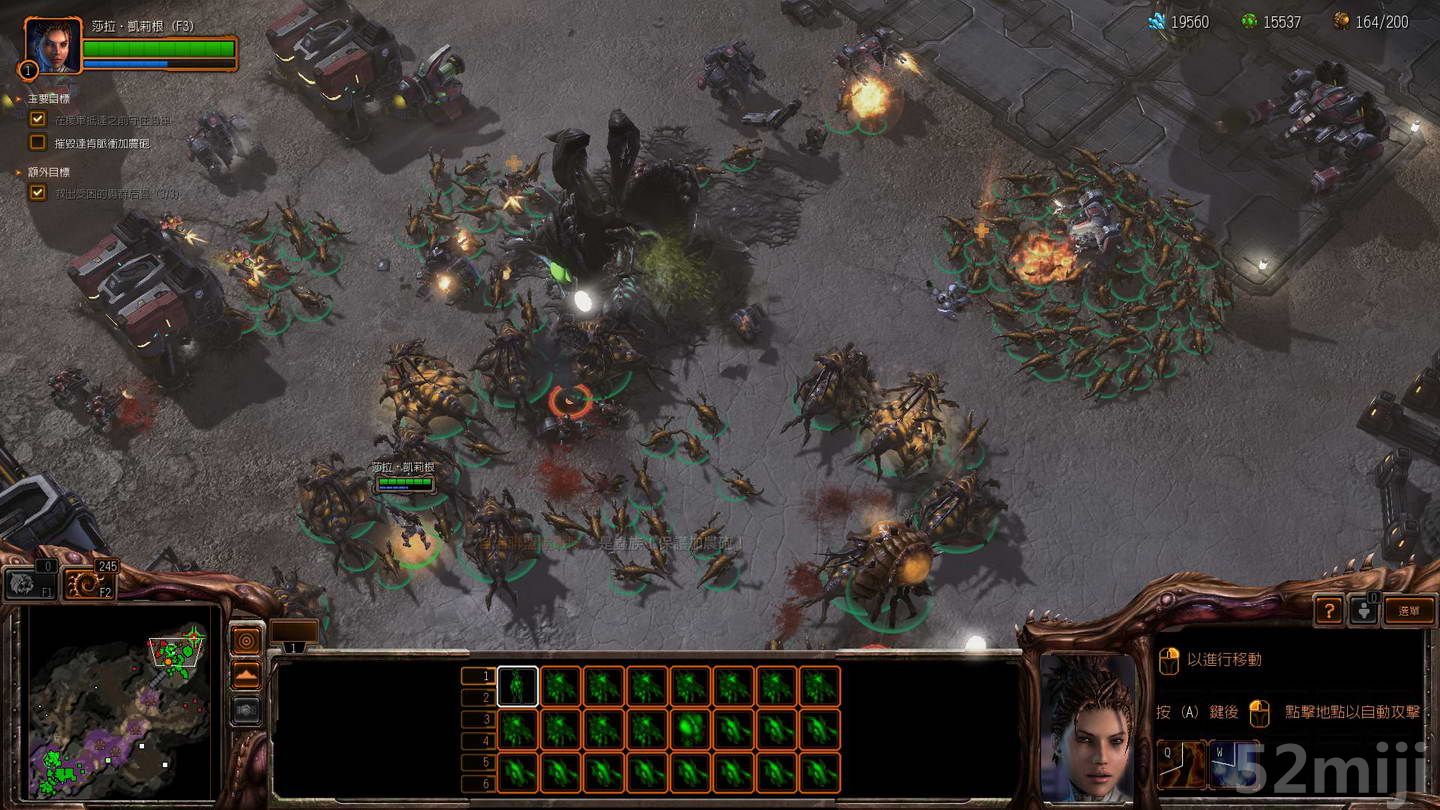
Task: Collapse the 額外目標 bonus objectives section
Action: coord(16,174)
